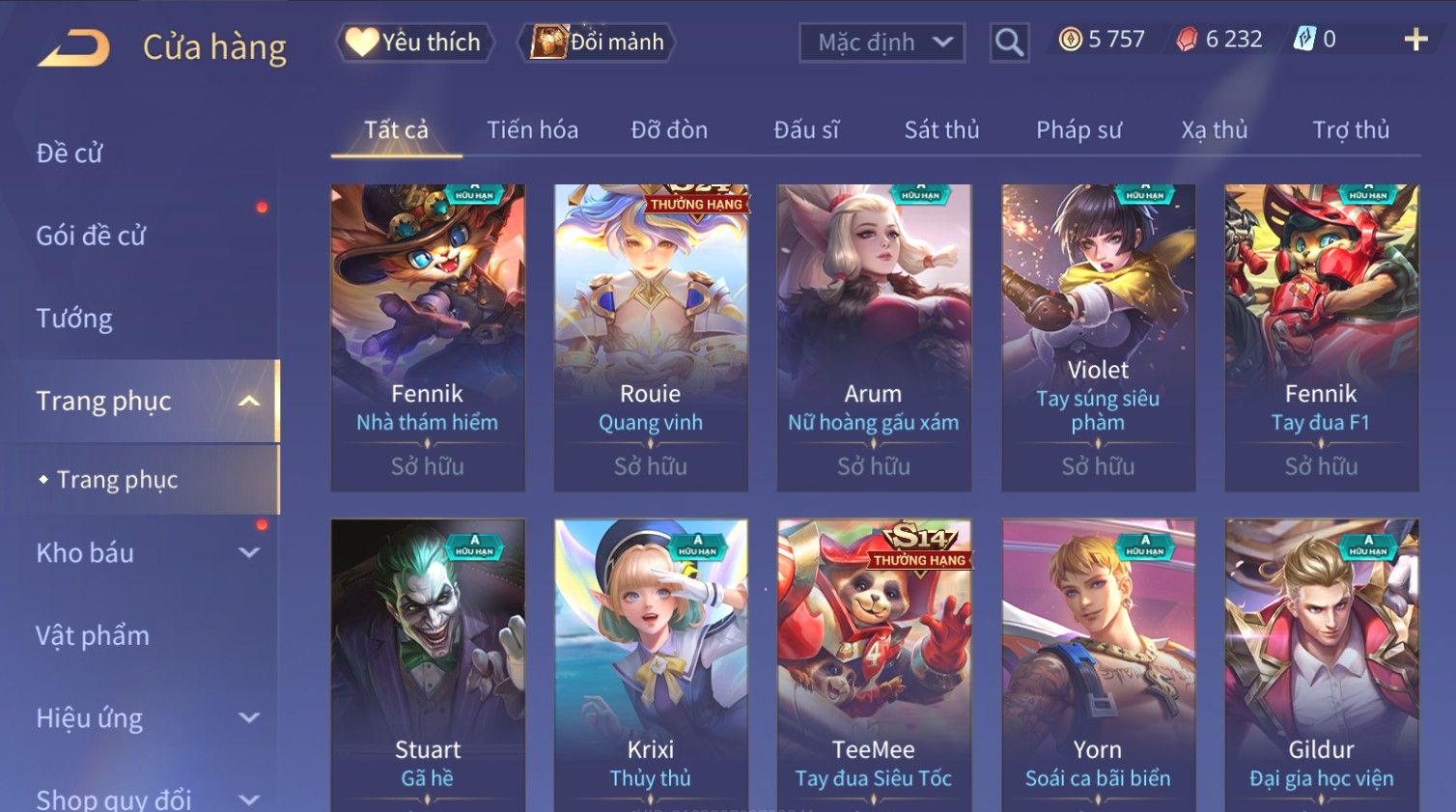Show the Pháp sư skins tab

[1078, 130]
